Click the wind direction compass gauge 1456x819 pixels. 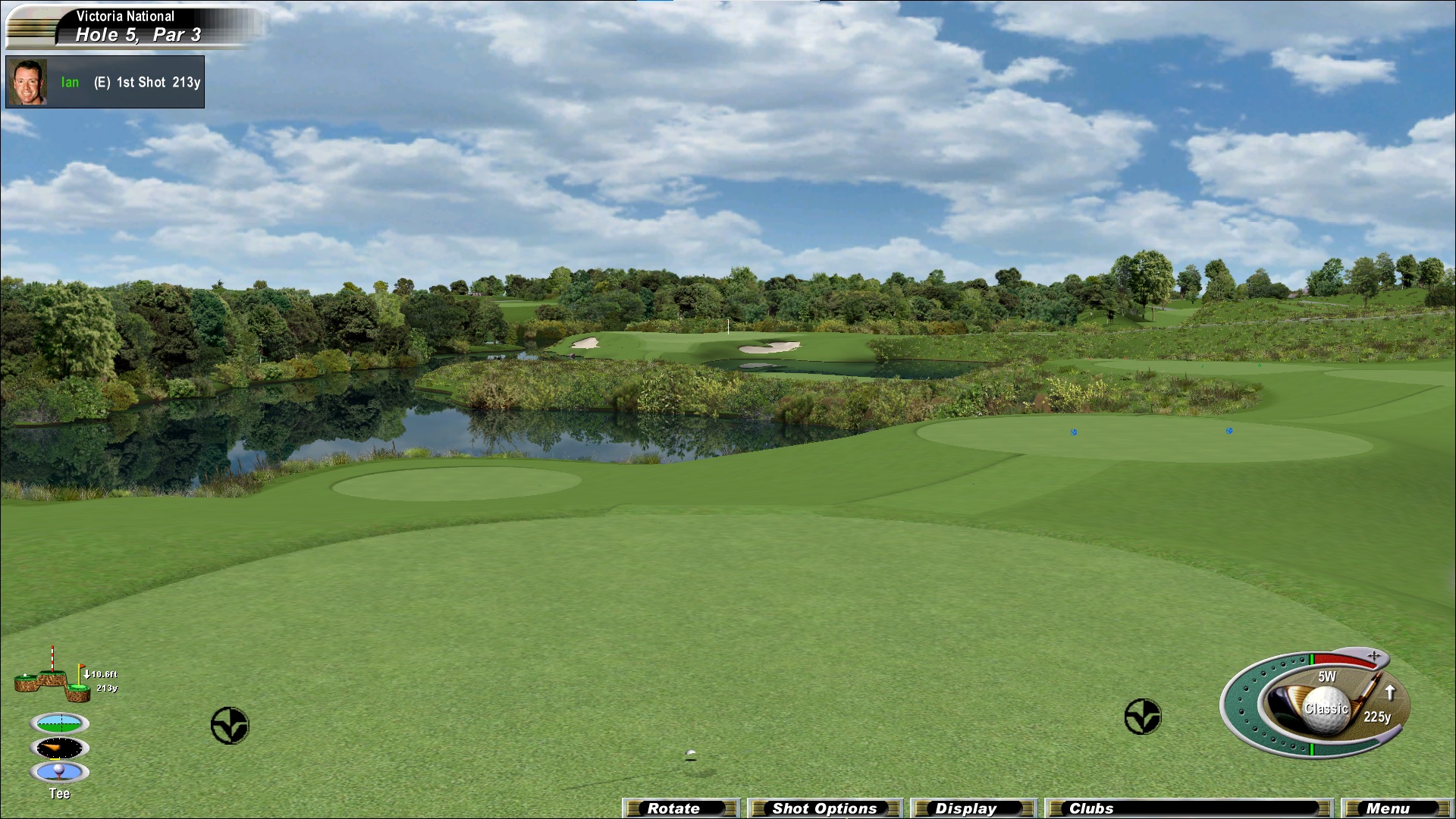click(59, 748)
